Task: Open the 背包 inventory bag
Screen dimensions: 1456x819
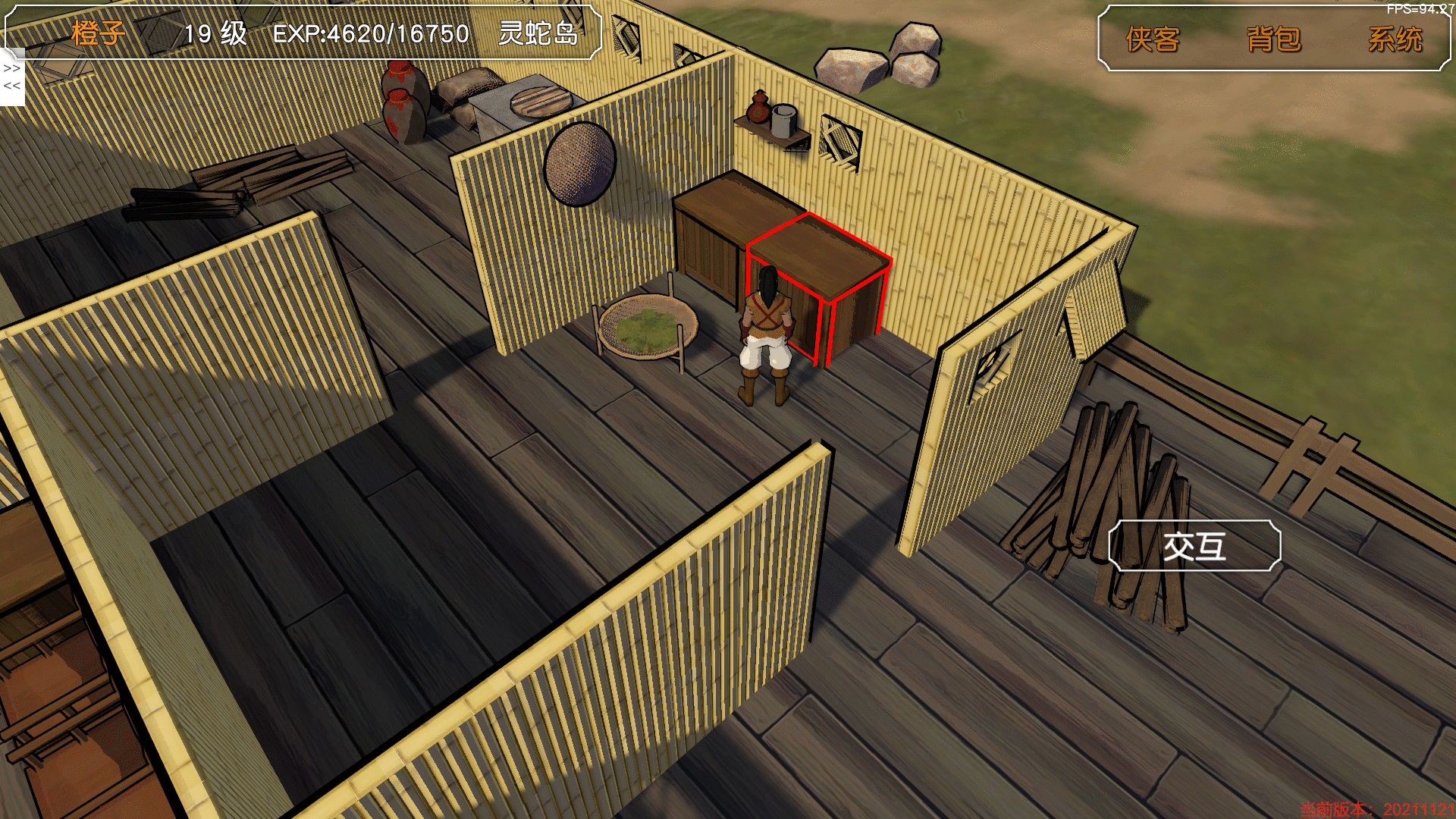Action: [x=1273, y=39]
